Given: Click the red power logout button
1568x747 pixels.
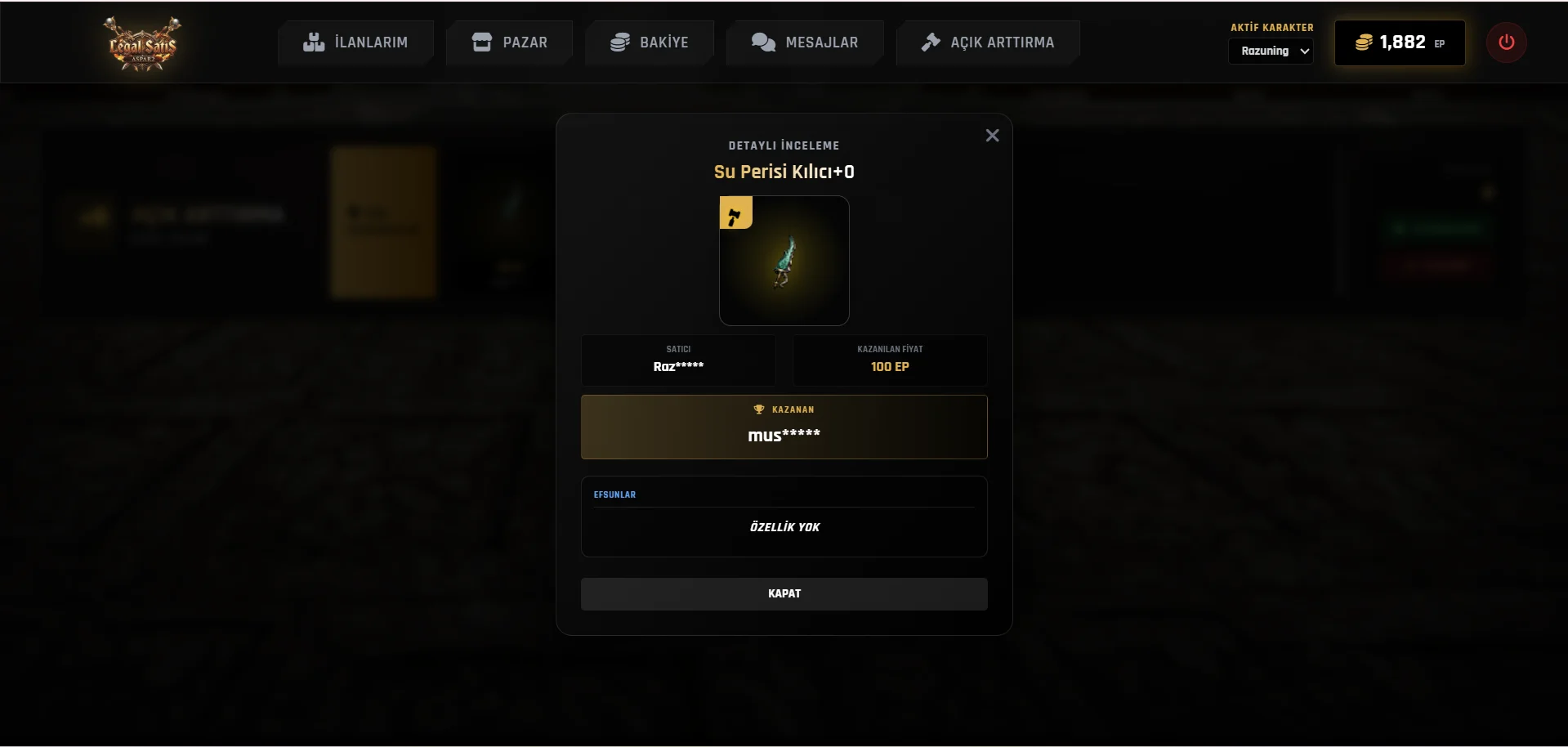Looking at the screenshot, I should click(1506, 42).
